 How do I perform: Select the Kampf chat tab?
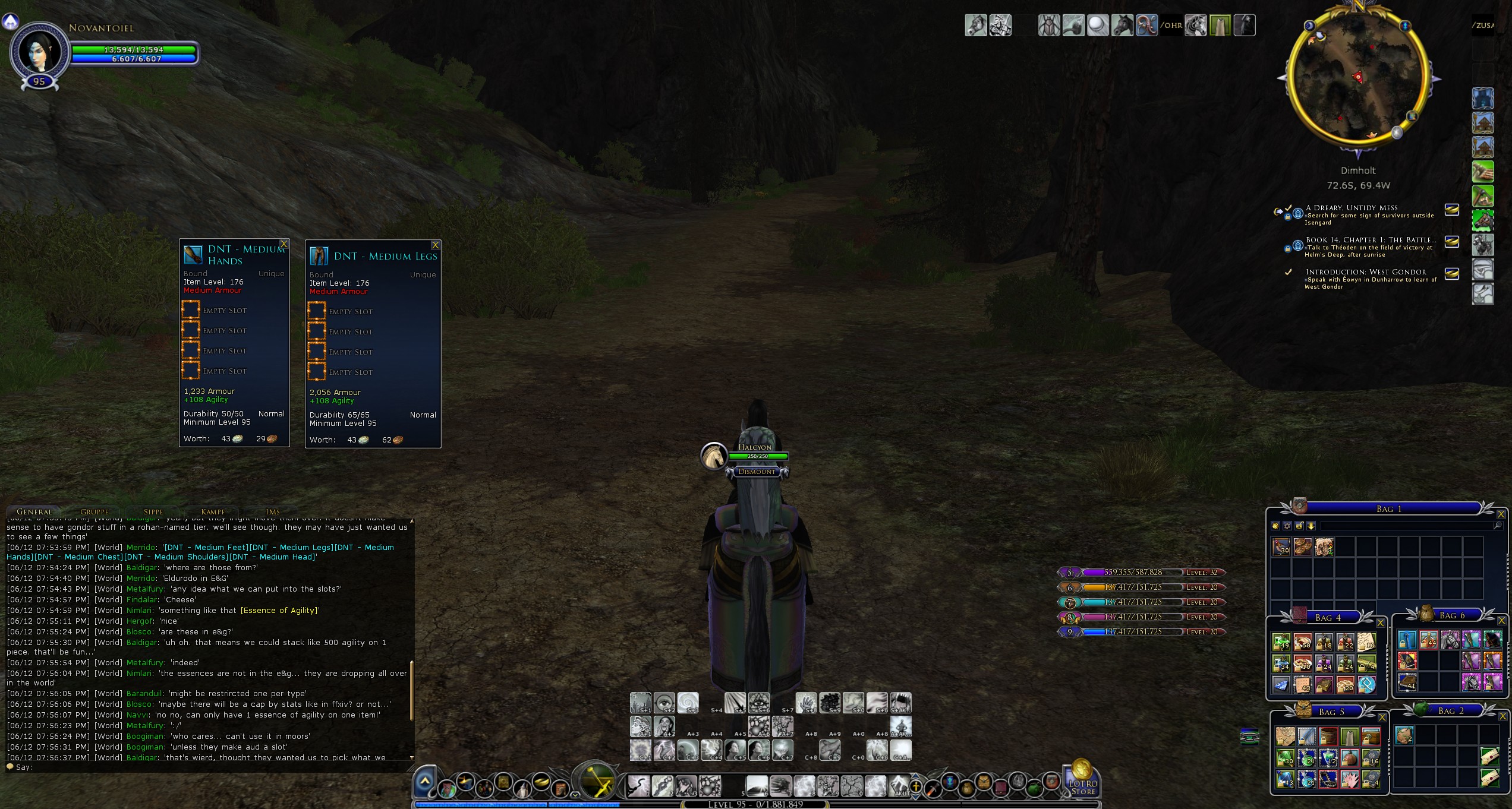213,511
